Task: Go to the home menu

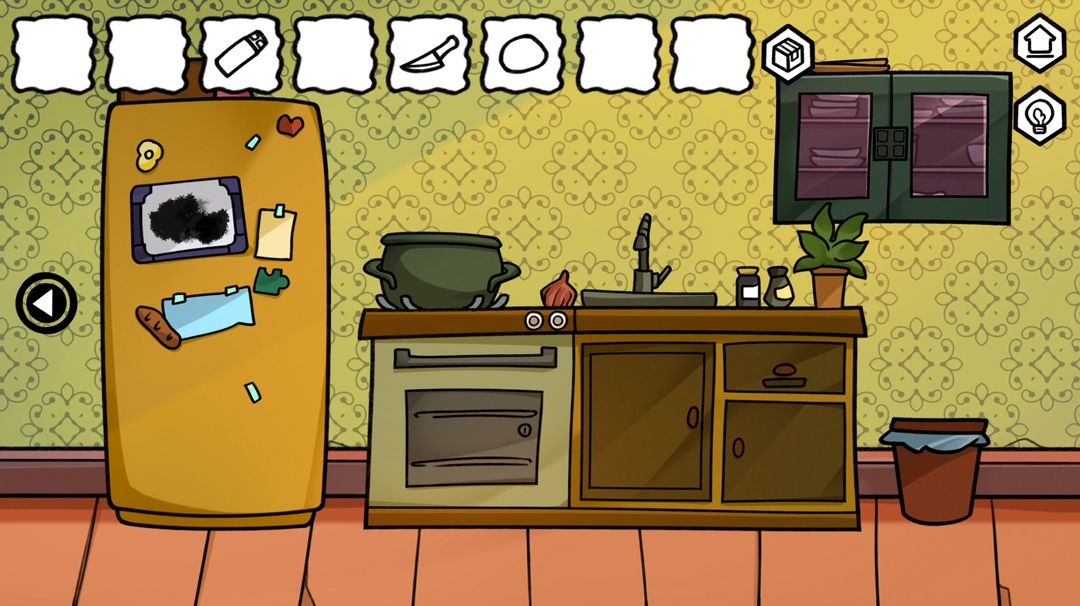Action: 1040,44
